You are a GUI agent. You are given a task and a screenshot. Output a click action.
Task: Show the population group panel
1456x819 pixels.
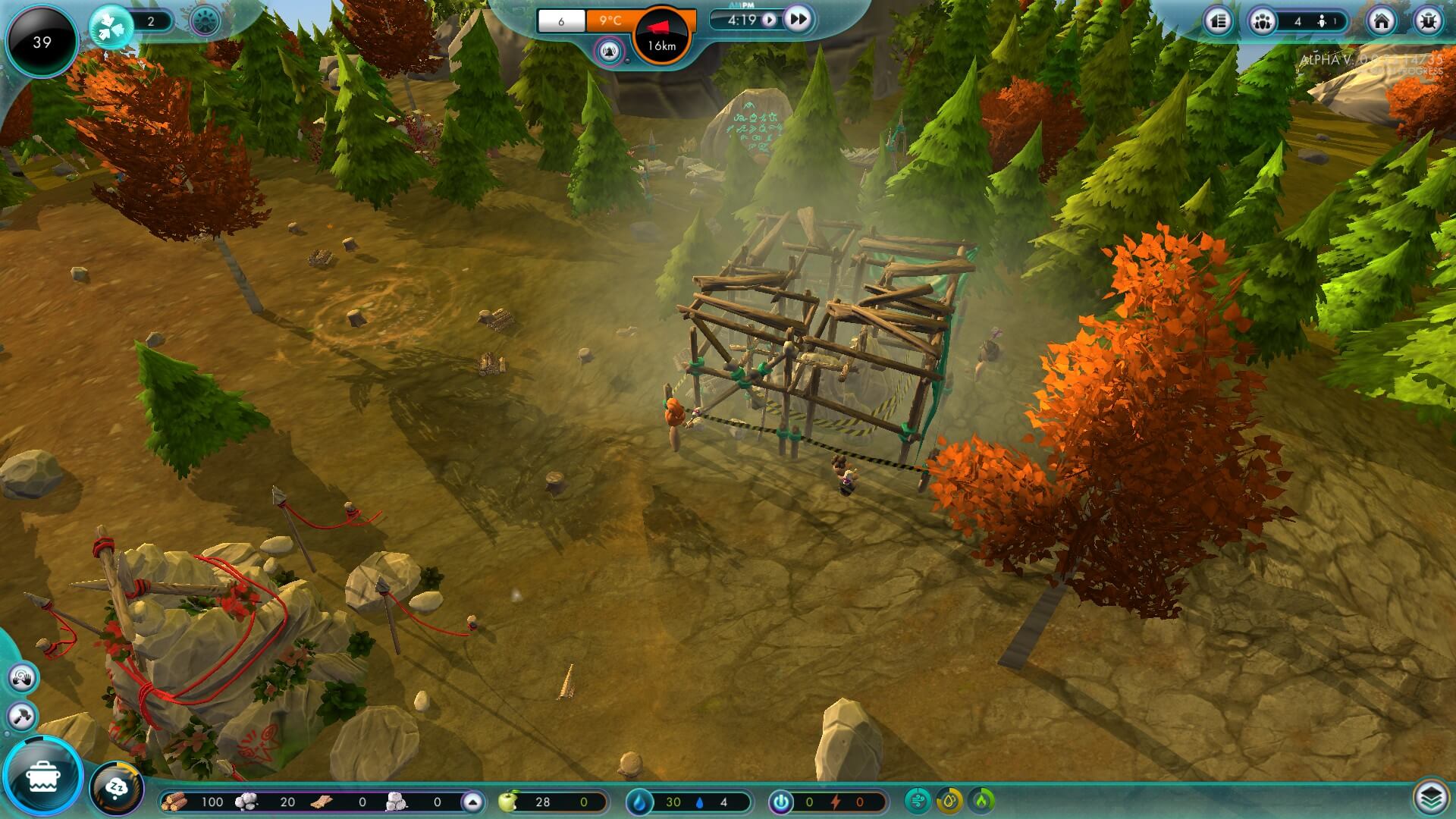(x=1263, y=21)
